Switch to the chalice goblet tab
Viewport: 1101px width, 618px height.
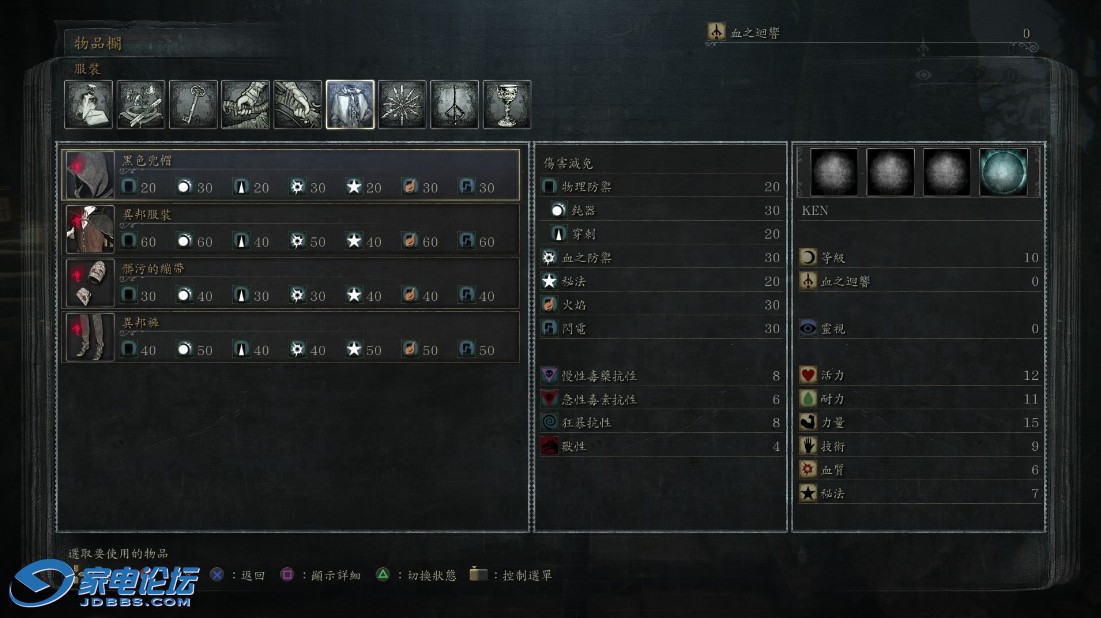coord(507,105)
